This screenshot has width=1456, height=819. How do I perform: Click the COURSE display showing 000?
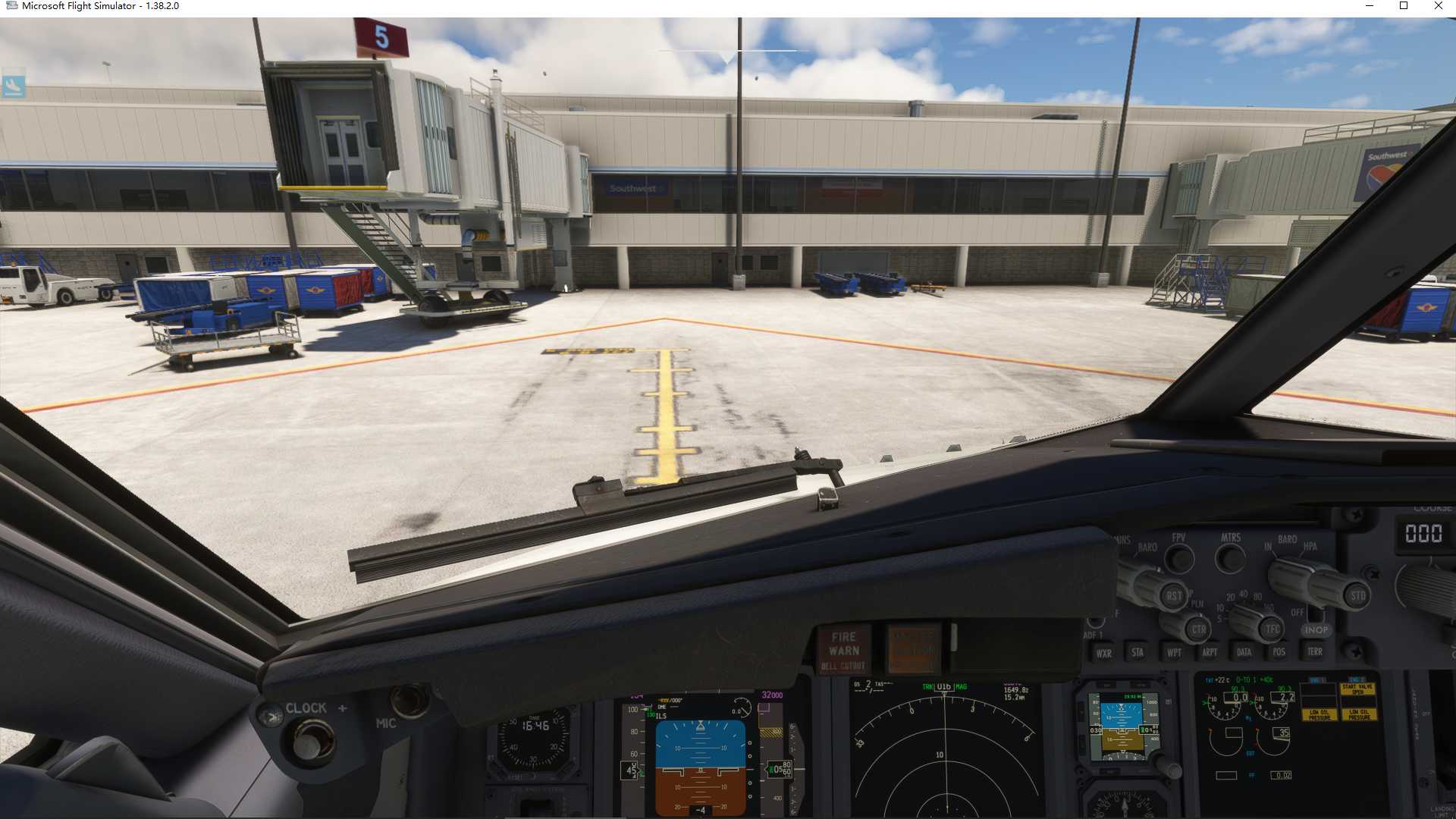click(x=1423, y=533)
